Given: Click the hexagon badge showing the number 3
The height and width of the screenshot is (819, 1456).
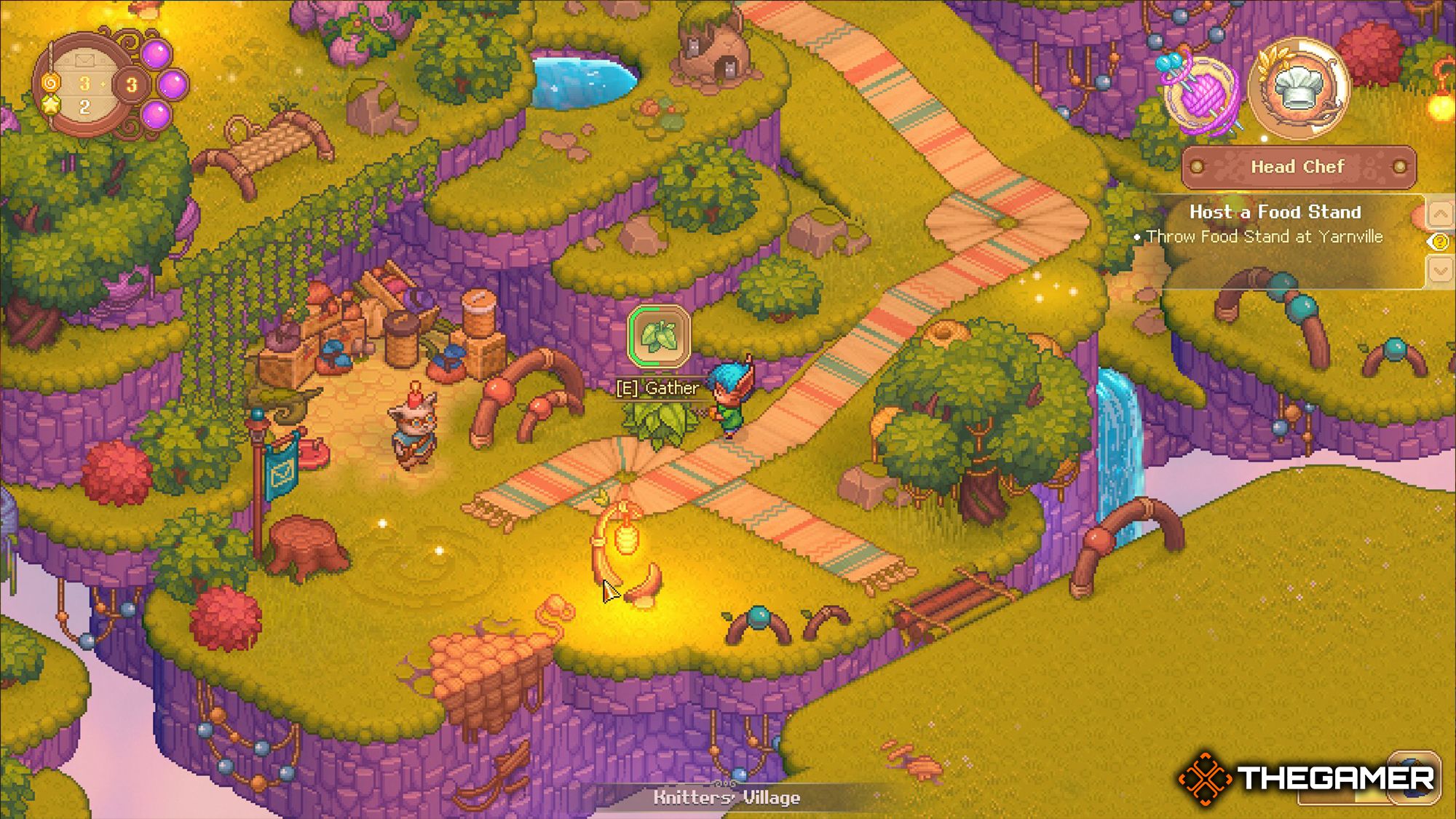Looking at the screenshot, I should [x=131, y=84].
